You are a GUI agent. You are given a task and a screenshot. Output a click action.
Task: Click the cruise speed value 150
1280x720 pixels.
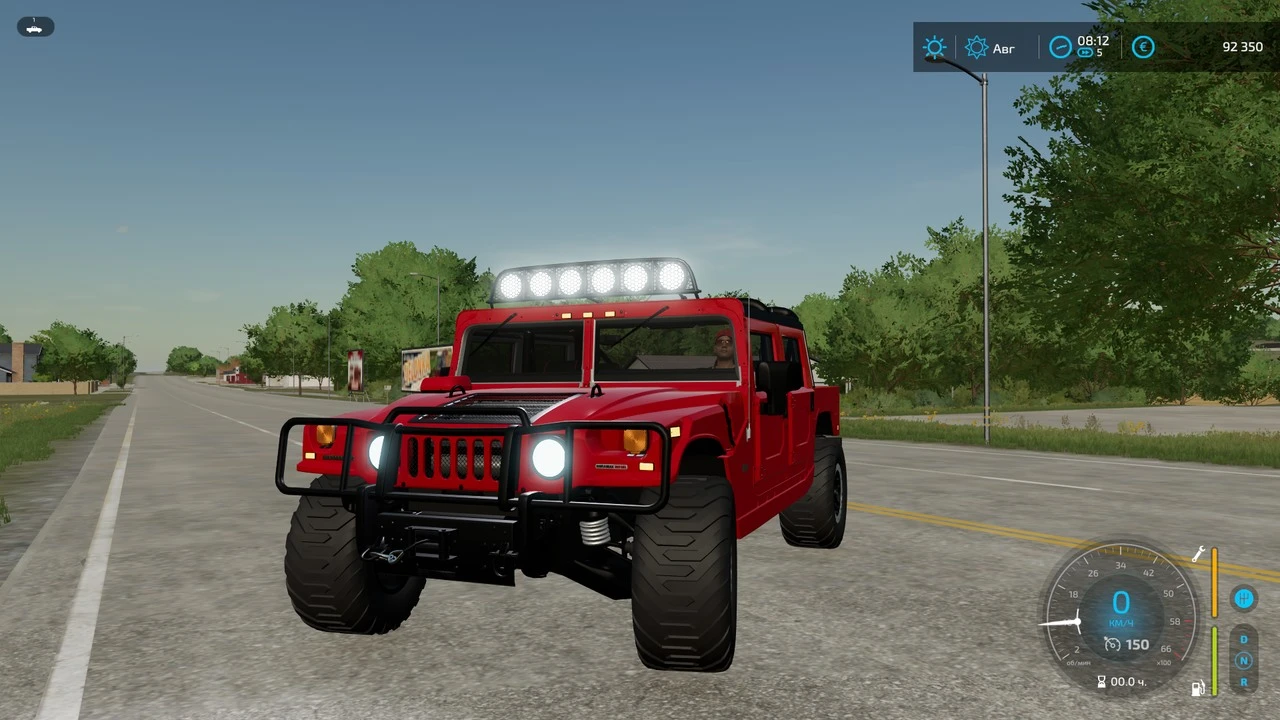(x=1137, y=644)
